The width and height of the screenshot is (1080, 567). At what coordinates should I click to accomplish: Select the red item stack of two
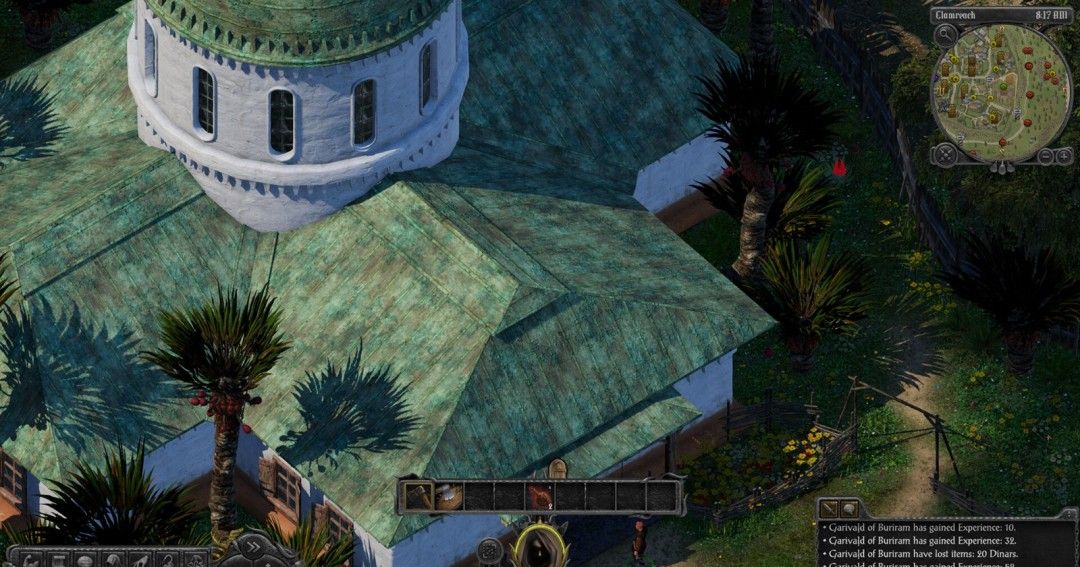540,495
